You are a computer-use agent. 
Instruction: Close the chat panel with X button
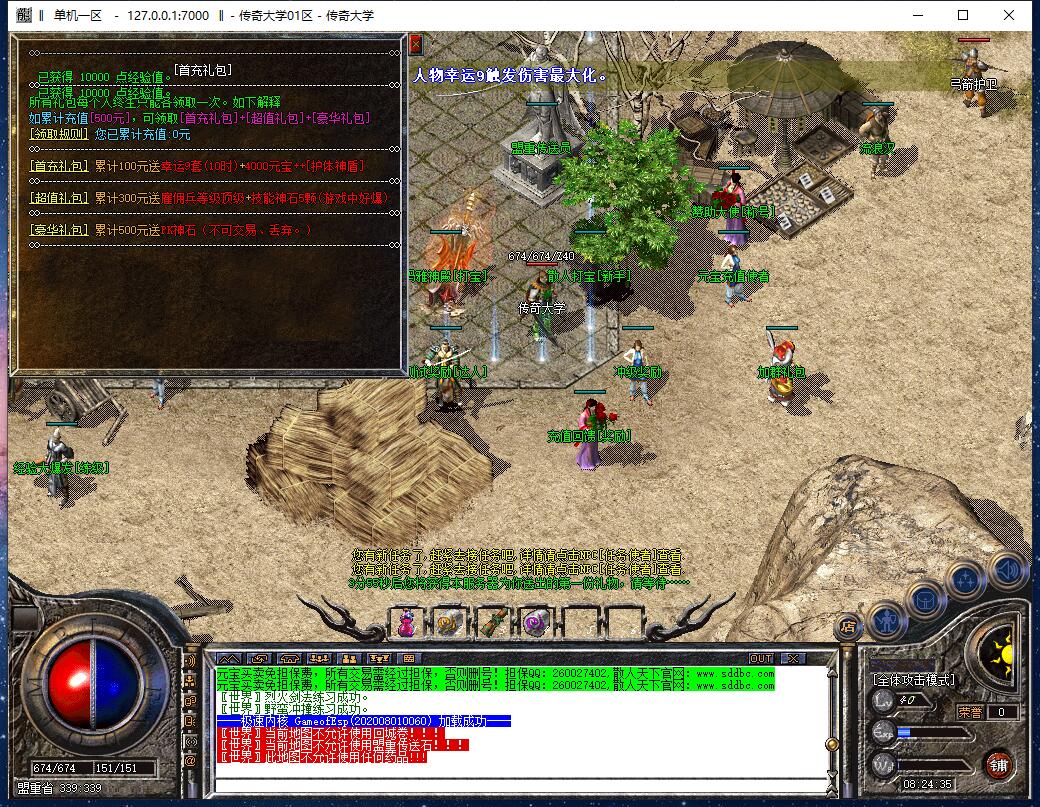click(793, 658)
